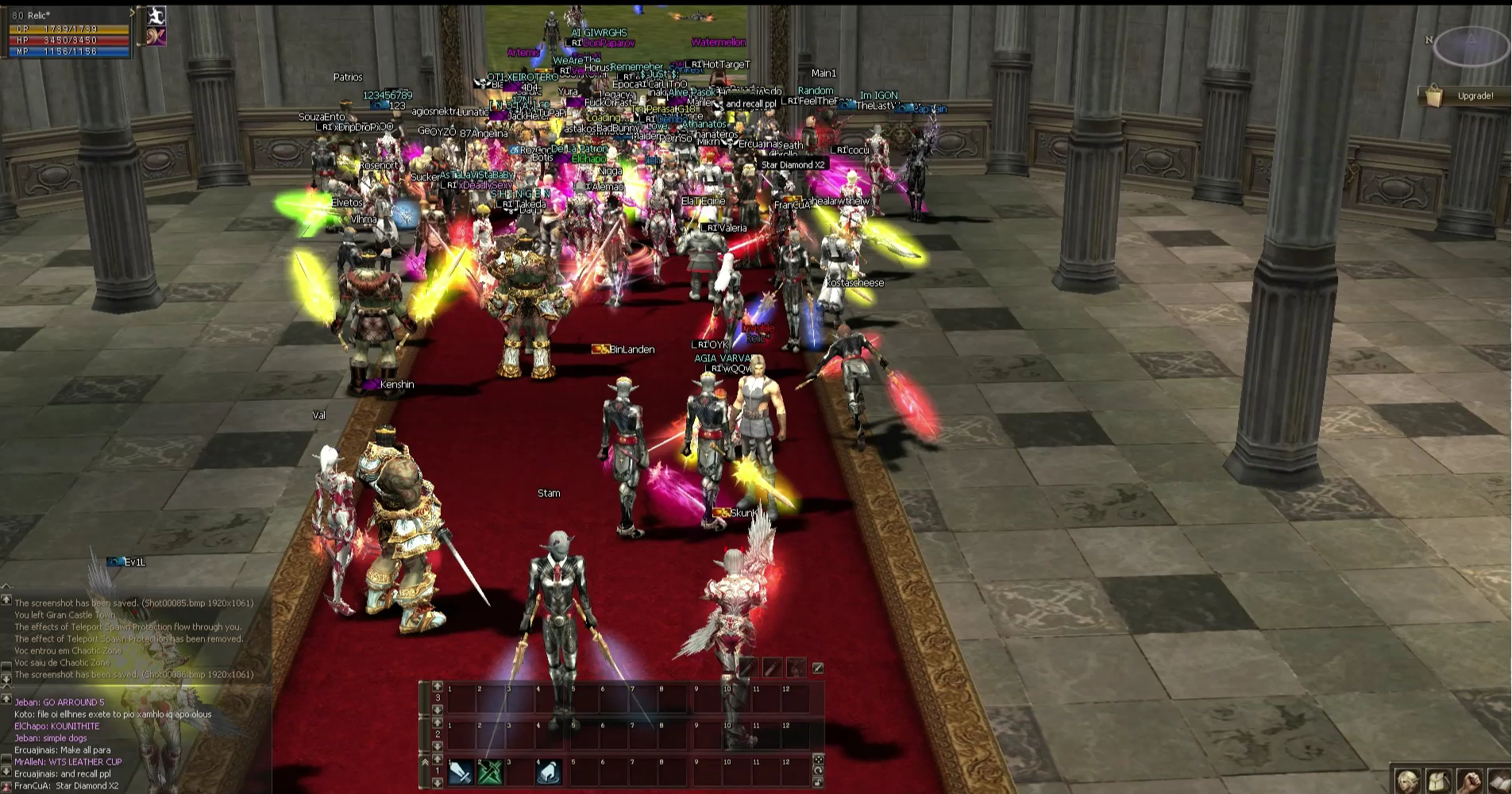Click the running buff icon beside the status window
Image resolution: width=1512 pixels, height=794 pixels.
pos(156,16)
